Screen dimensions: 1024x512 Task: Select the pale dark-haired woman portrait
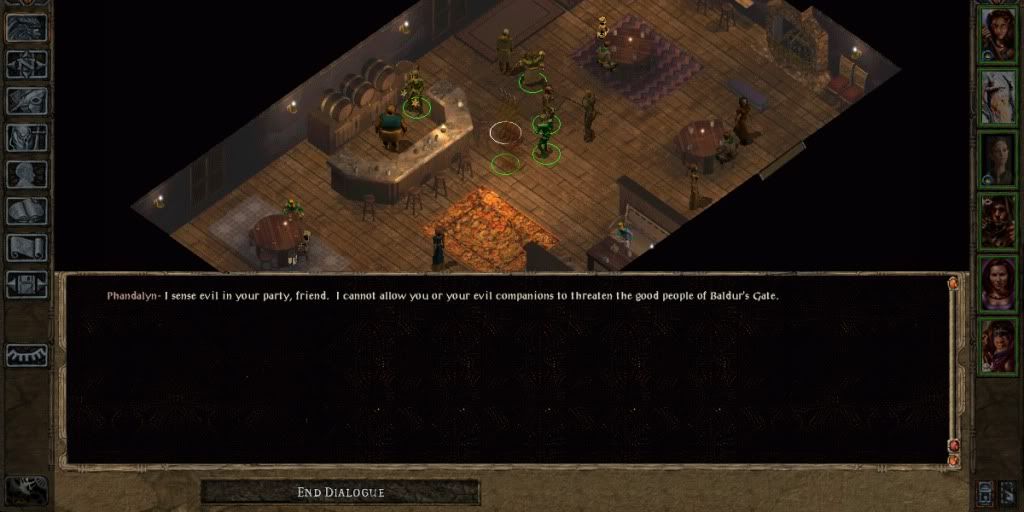tap(998, 158)
